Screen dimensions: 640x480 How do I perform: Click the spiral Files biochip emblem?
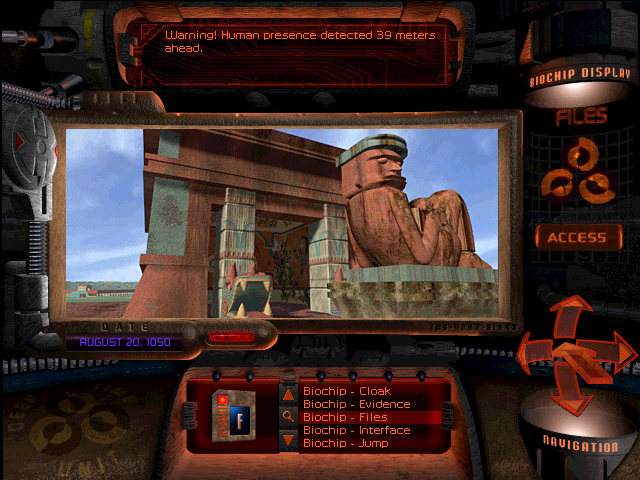coord(576,170)
